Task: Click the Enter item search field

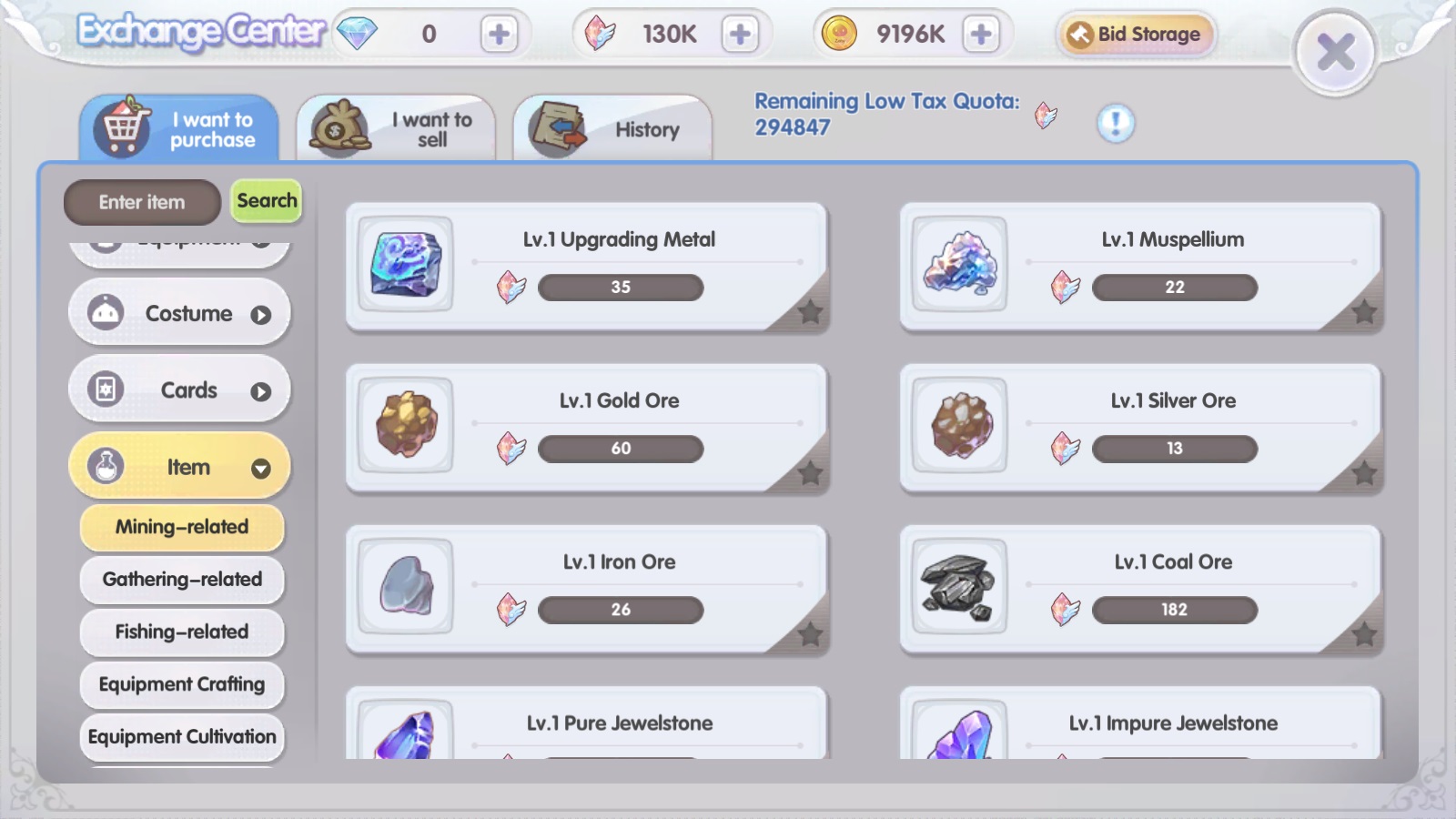Action: [x=141, y=202]
